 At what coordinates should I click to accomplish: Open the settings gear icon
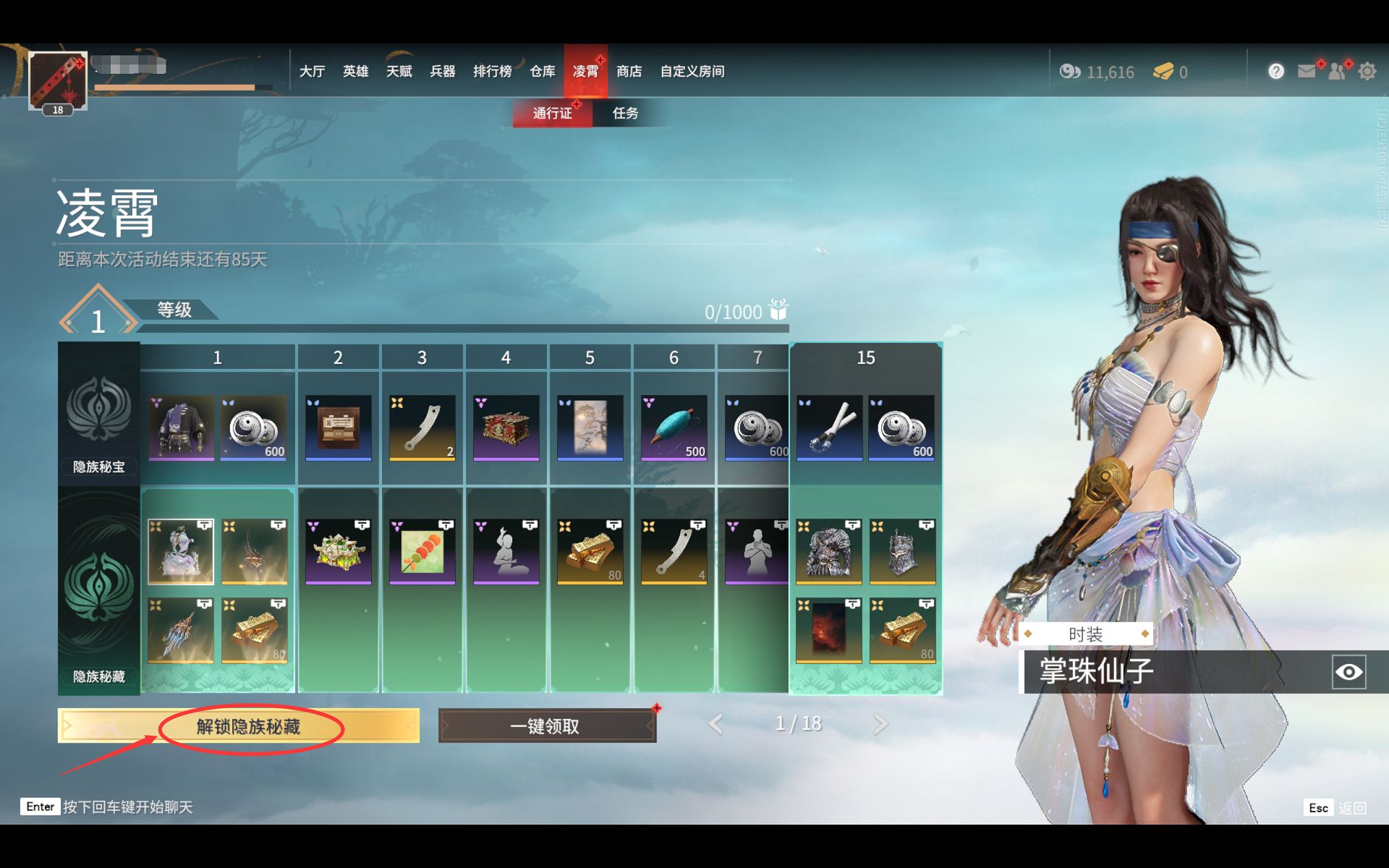tap(1367, 72)
